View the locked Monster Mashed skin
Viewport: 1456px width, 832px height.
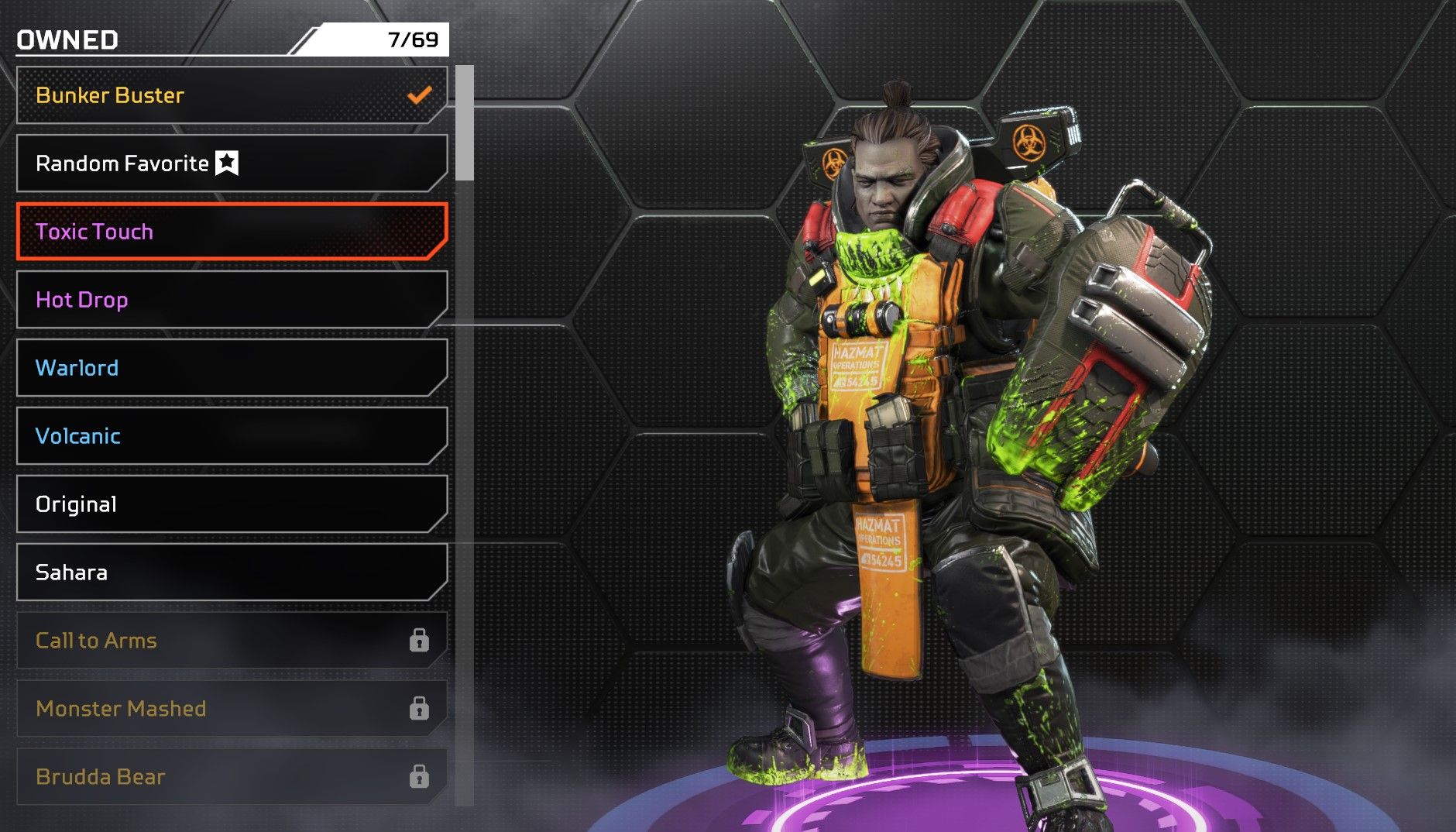click(231, 709)
